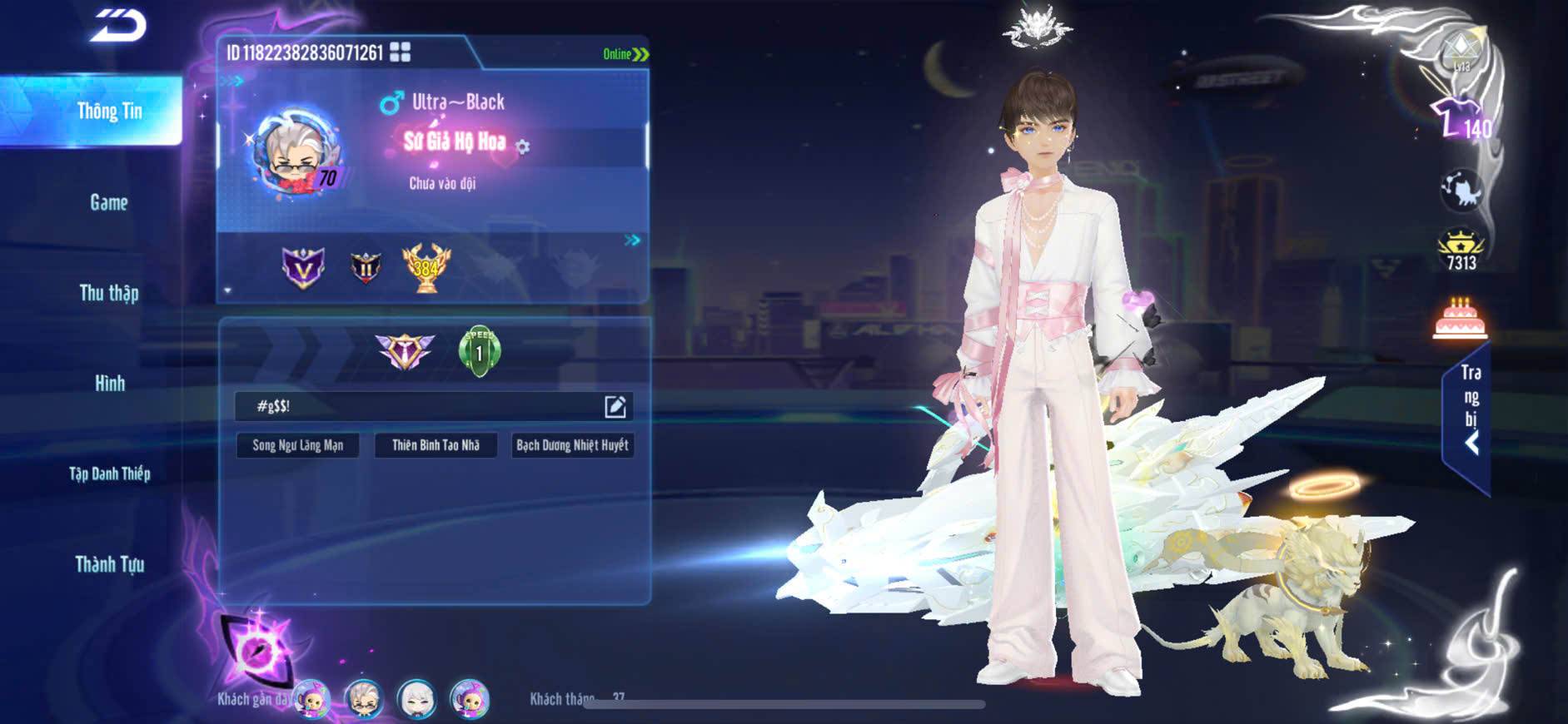
Task: Go back using the top-left arrow logo
Action: [x=119, y=26]
